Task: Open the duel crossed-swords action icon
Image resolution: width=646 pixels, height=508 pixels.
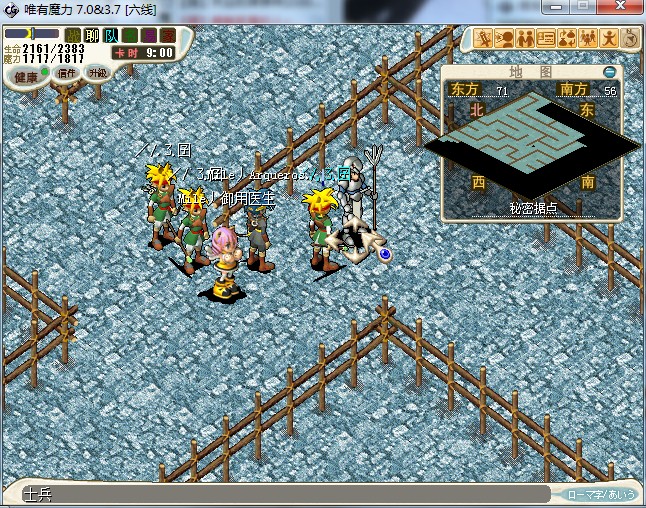Action: coord(484,38)
